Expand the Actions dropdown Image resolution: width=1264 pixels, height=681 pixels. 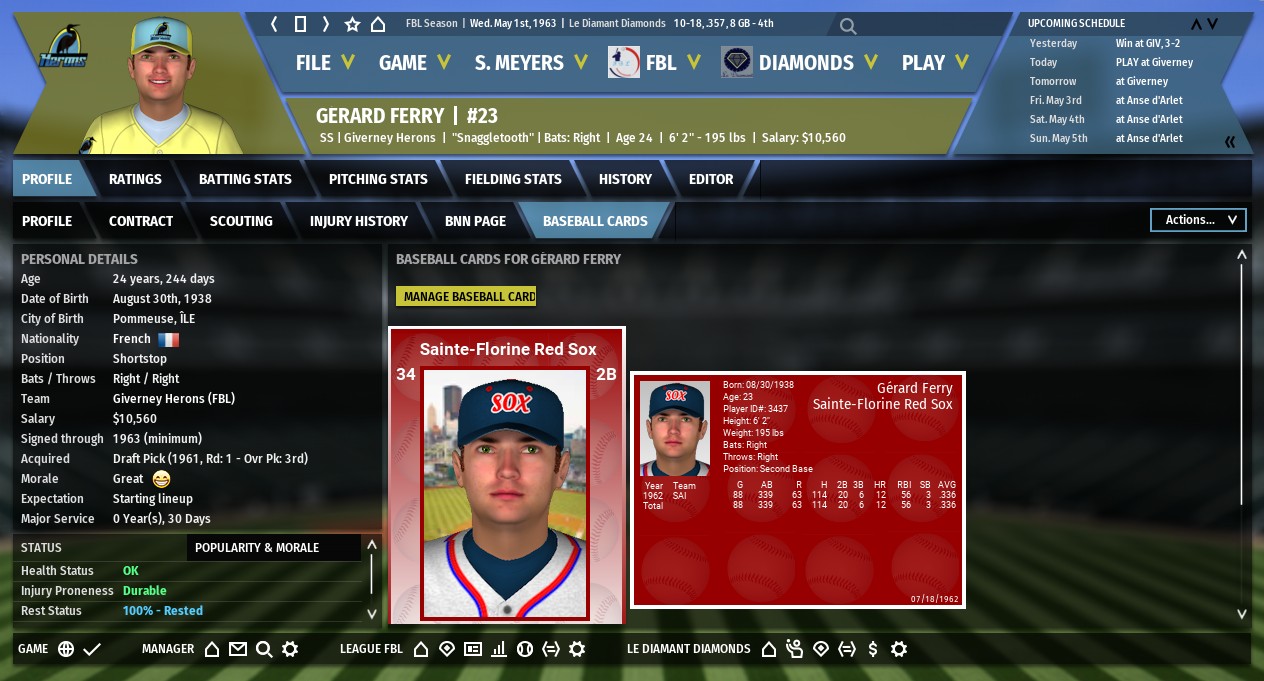point(1198,220)
